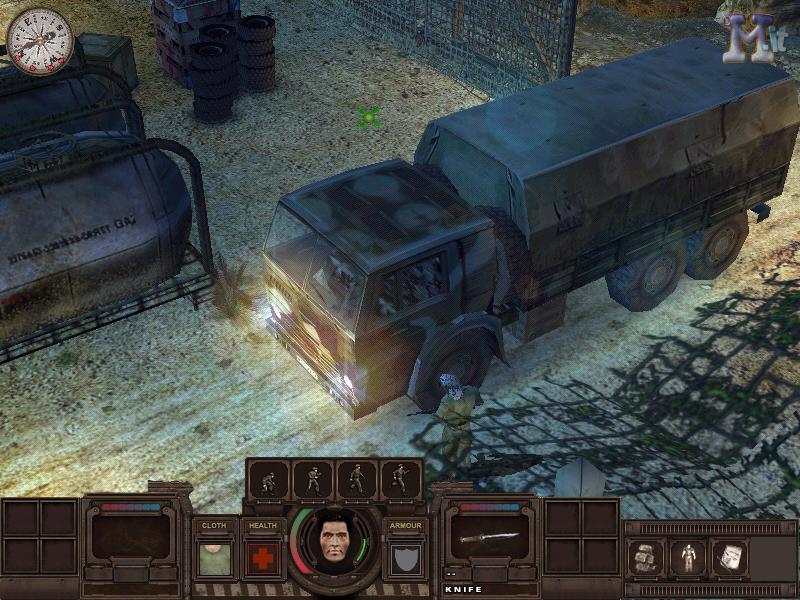Open the backpack inventory icon
Screen dimensions: 800x600
pos(646,556)
